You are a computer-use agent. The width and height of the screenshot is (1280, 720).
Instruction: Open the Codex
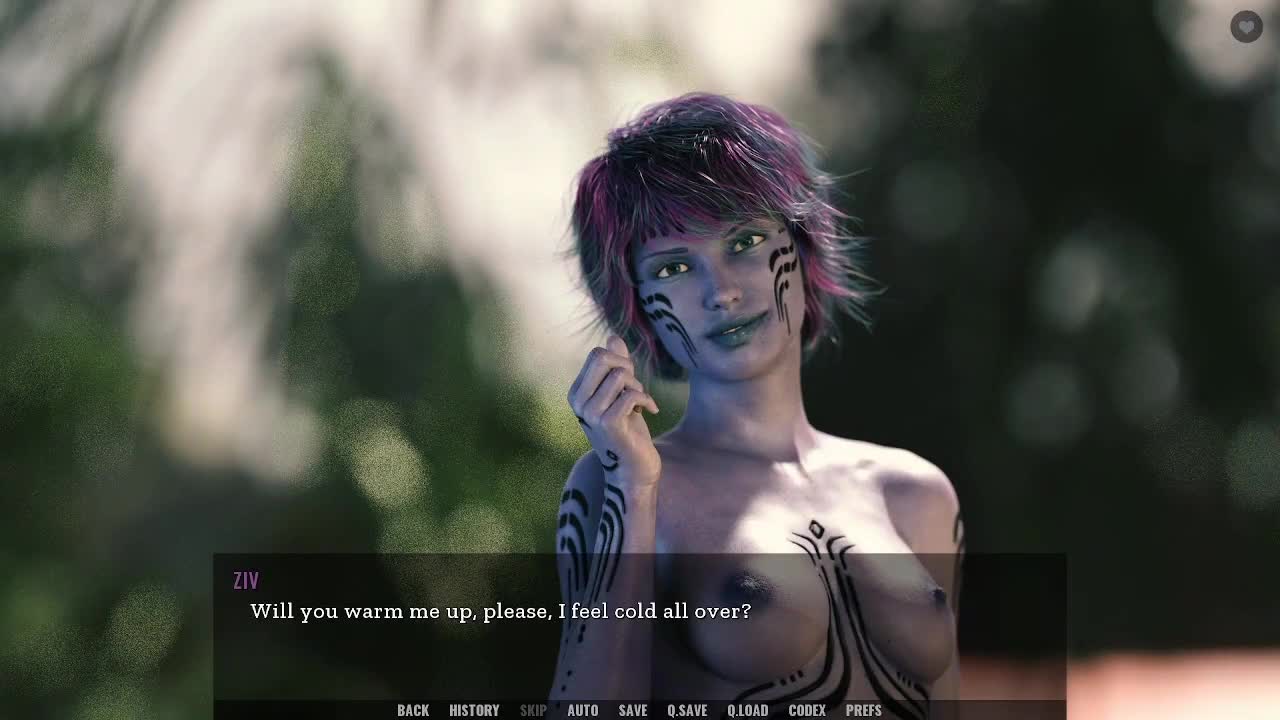click(807, 710)
